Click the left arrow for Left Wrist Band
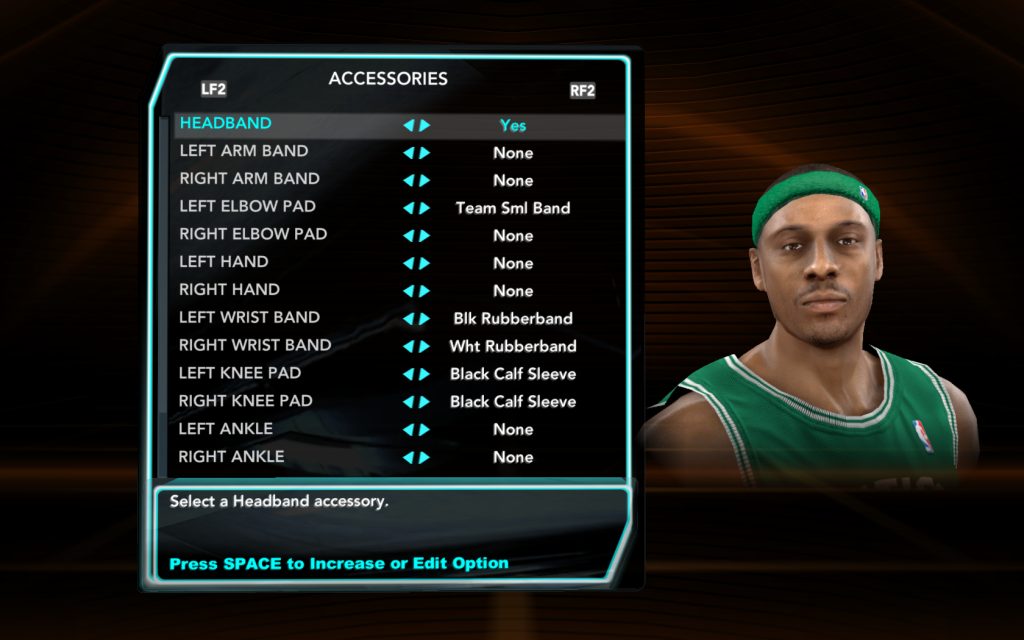 (x=408, y=319)
